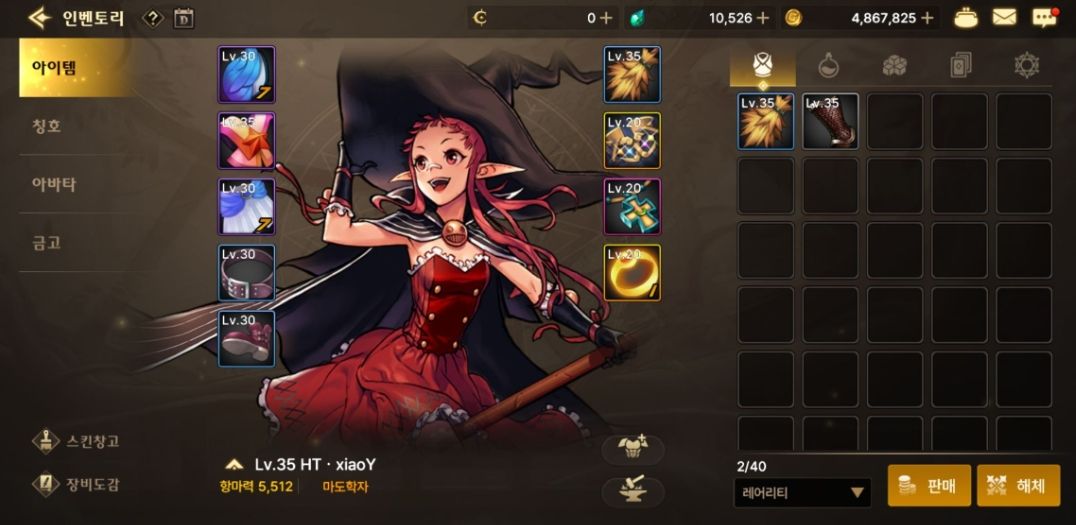Select the equipped shoes slot
This screenshot has height=525, width=1076.
[x=246, y=338]
